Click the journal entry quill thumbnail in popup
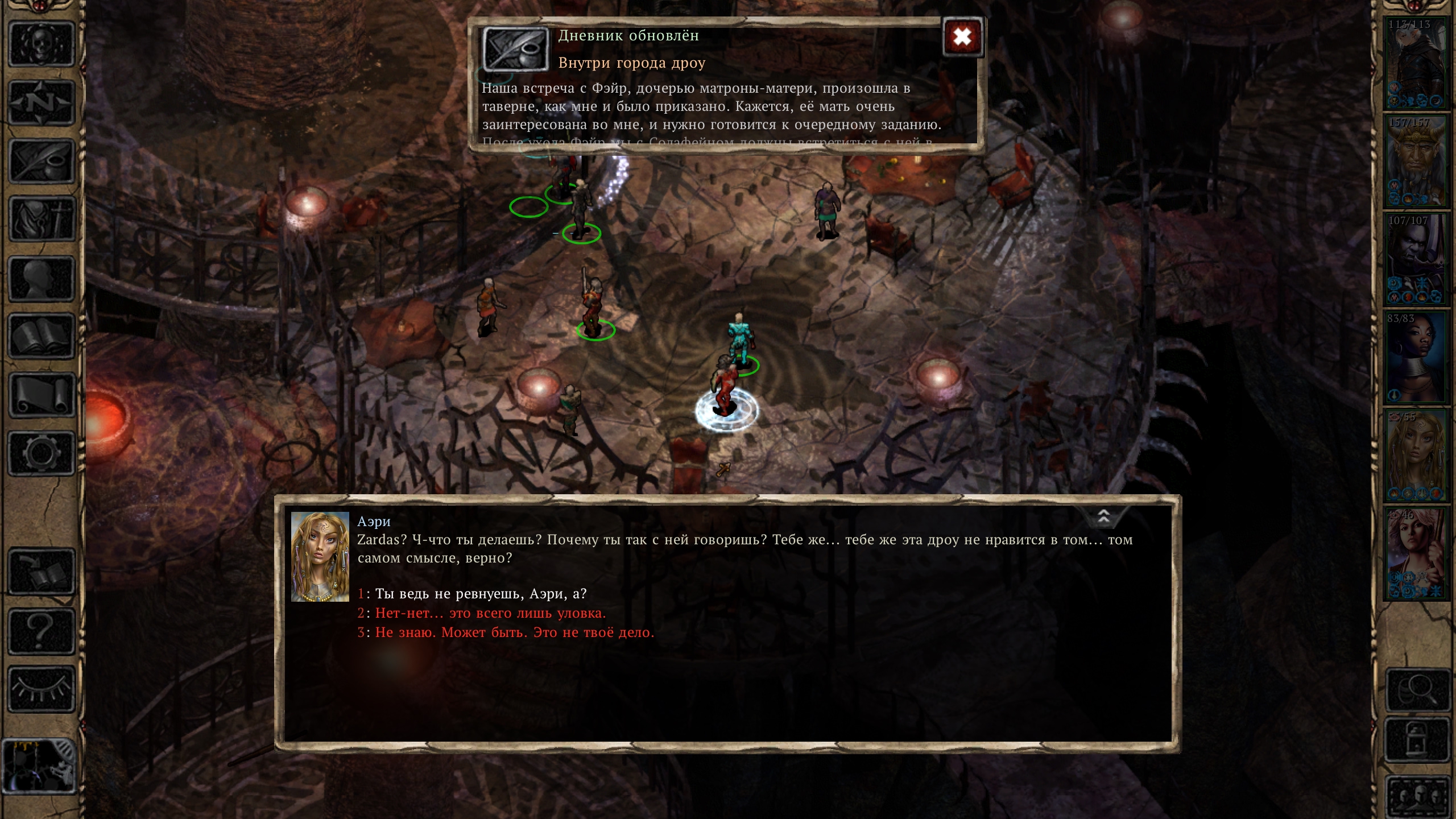 tap(515, 49)
